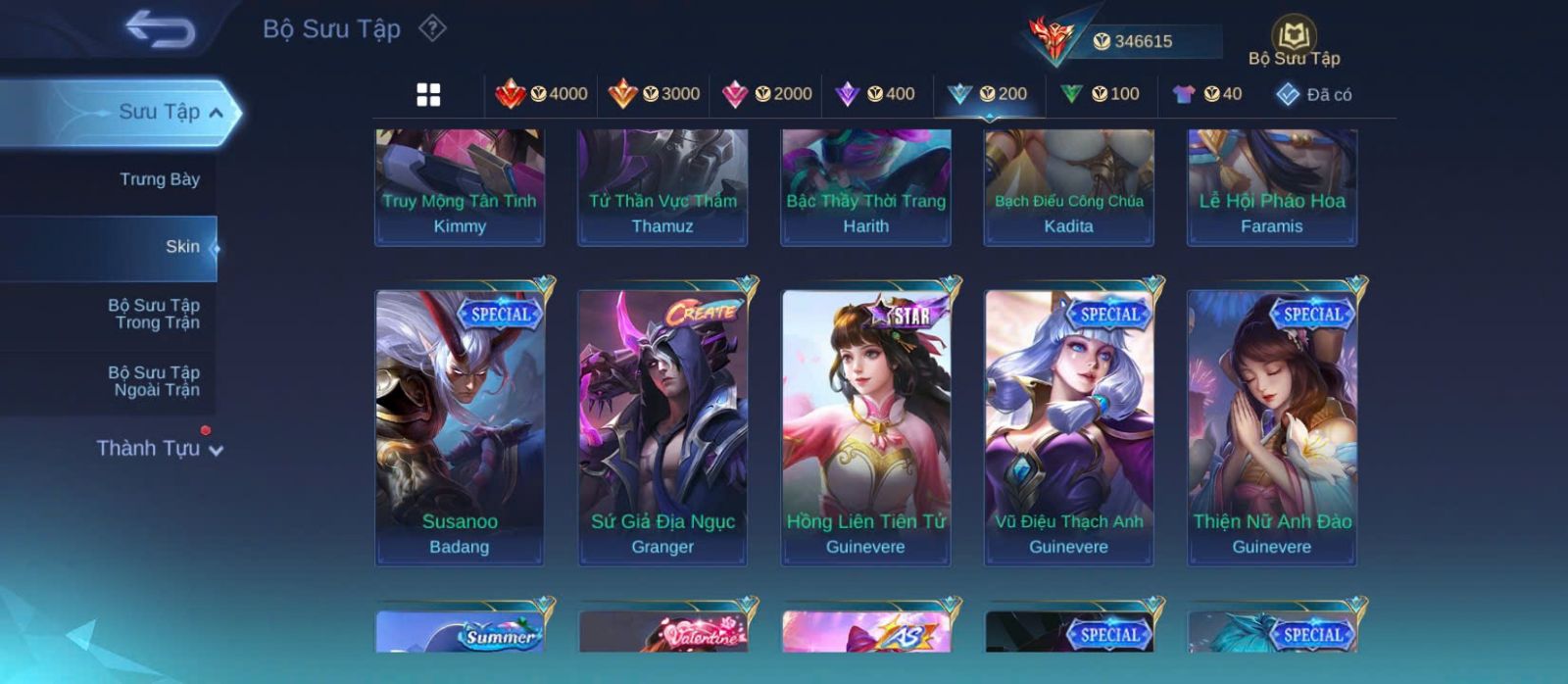This screenshot has width=1568, height=684.
Task: Show all skins with grid filter
Action: point(428,94)
